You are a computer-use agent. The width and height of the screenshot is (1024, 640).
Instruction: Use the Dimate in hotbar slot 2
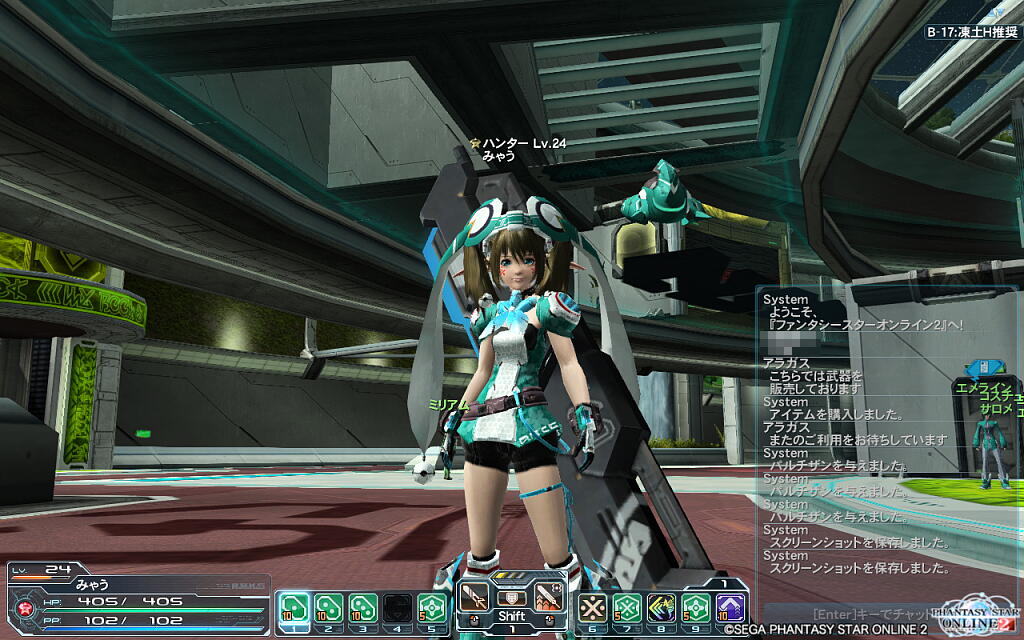pyautogui.click(x=328, y=607)
